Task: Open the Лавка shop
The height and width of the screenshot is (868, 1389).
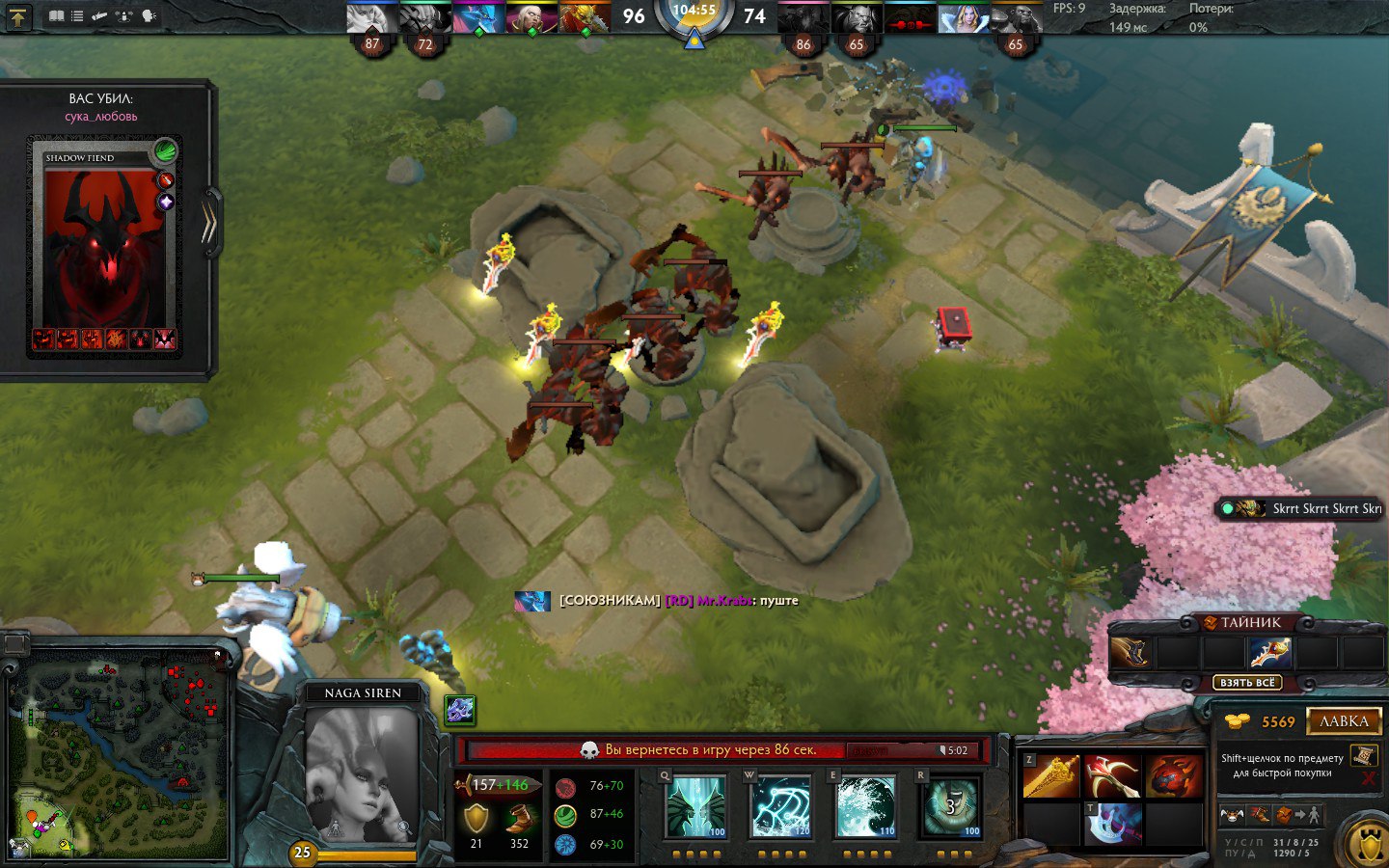Action: coord(1344,721)
